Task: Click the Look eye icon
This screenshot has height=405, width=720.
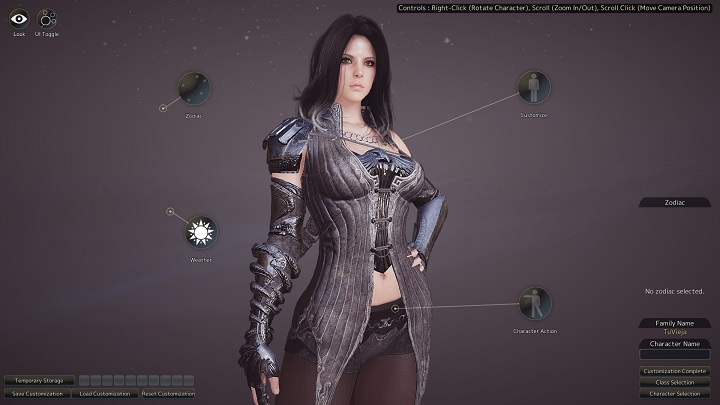Action: click(19, 18)
